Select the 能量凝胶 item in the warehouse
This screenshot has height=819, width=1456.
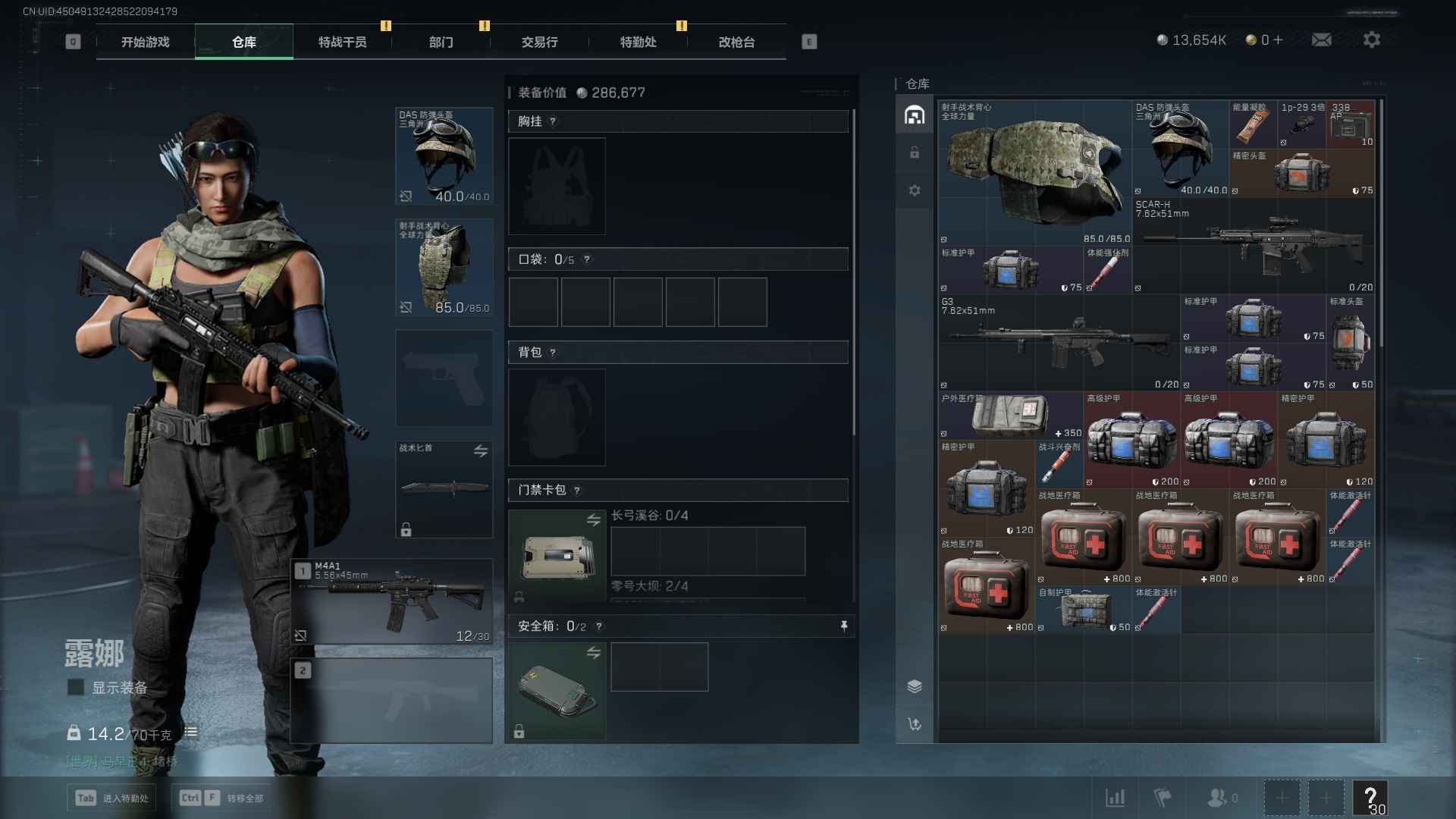click(1253, 124)
